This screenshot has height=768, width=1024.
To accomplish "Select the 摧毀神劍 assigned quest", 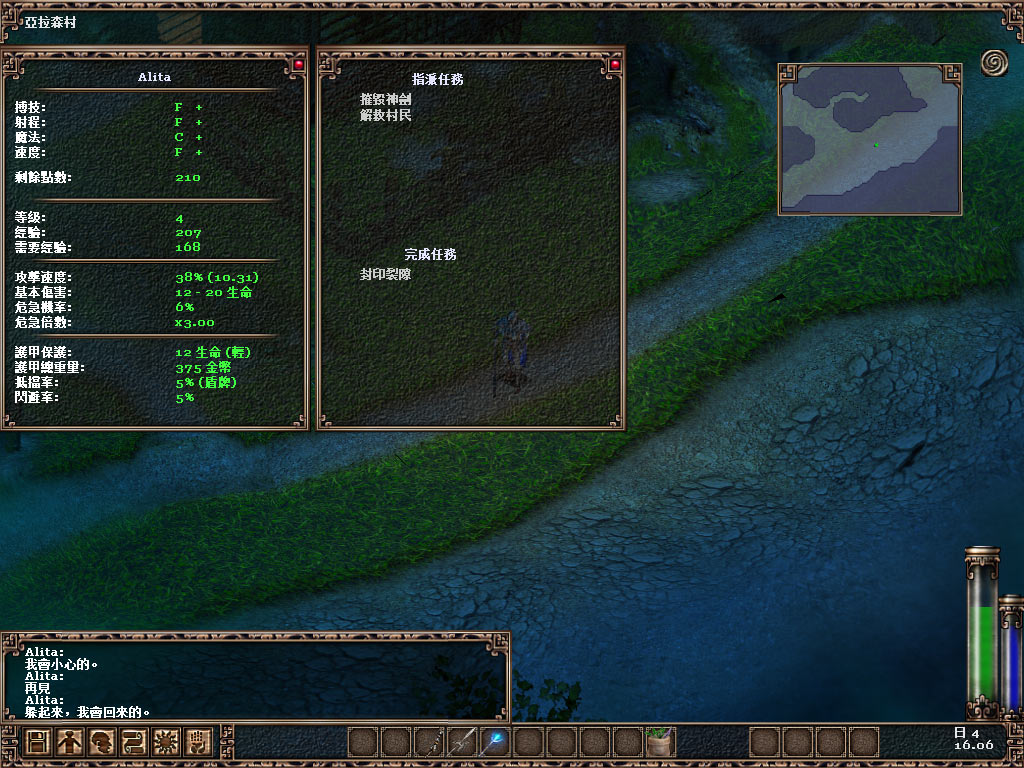I will [x=386, y=100].
